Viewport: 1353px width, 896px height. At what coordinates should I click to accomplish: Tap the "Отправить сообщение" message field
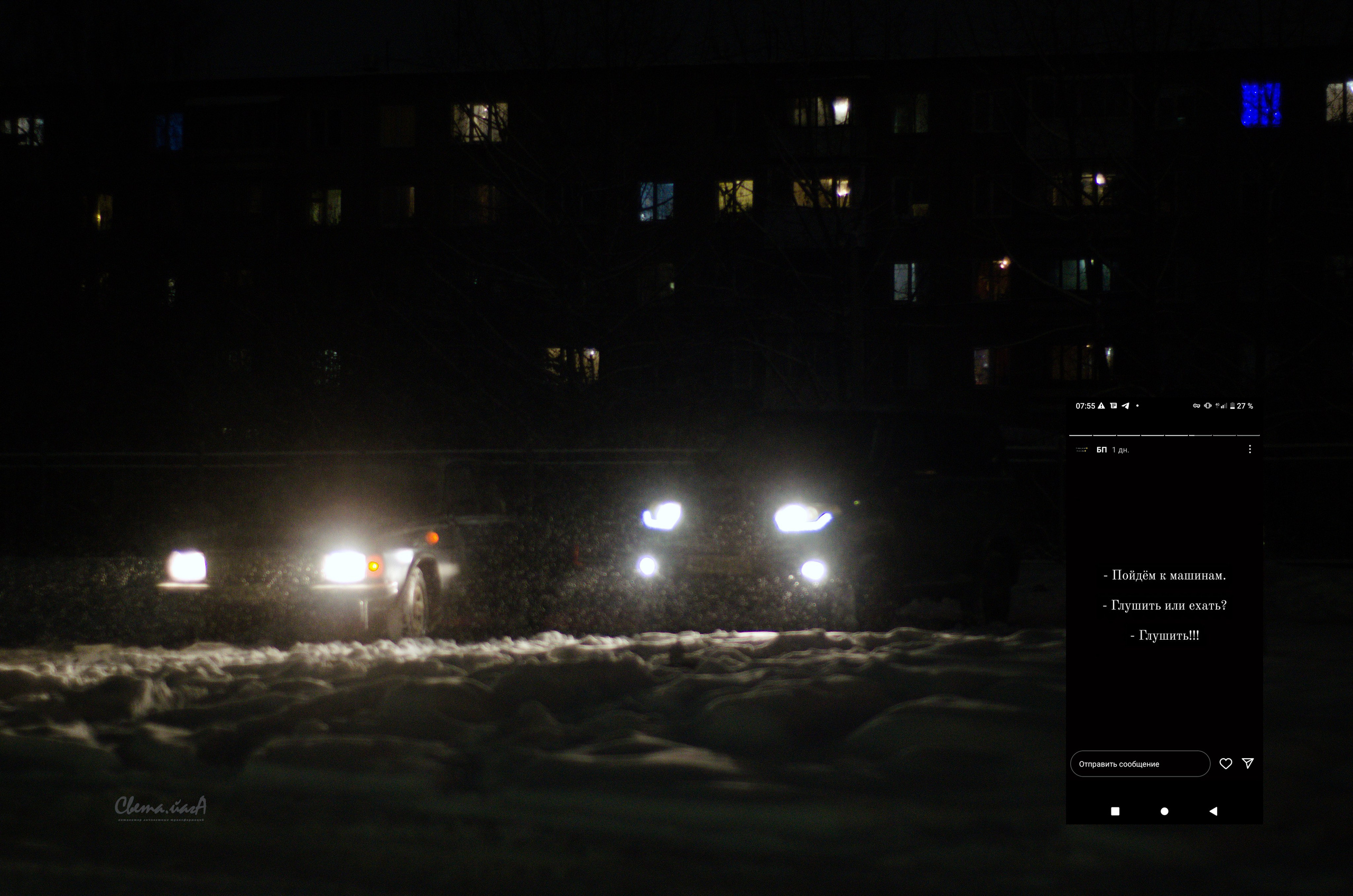coord(1139,764)
